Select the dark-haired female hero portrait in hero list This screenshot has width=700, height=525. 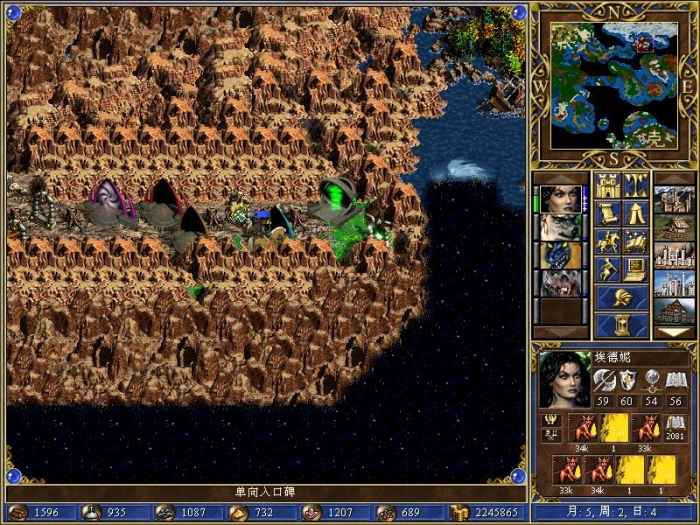click(559, 199)
